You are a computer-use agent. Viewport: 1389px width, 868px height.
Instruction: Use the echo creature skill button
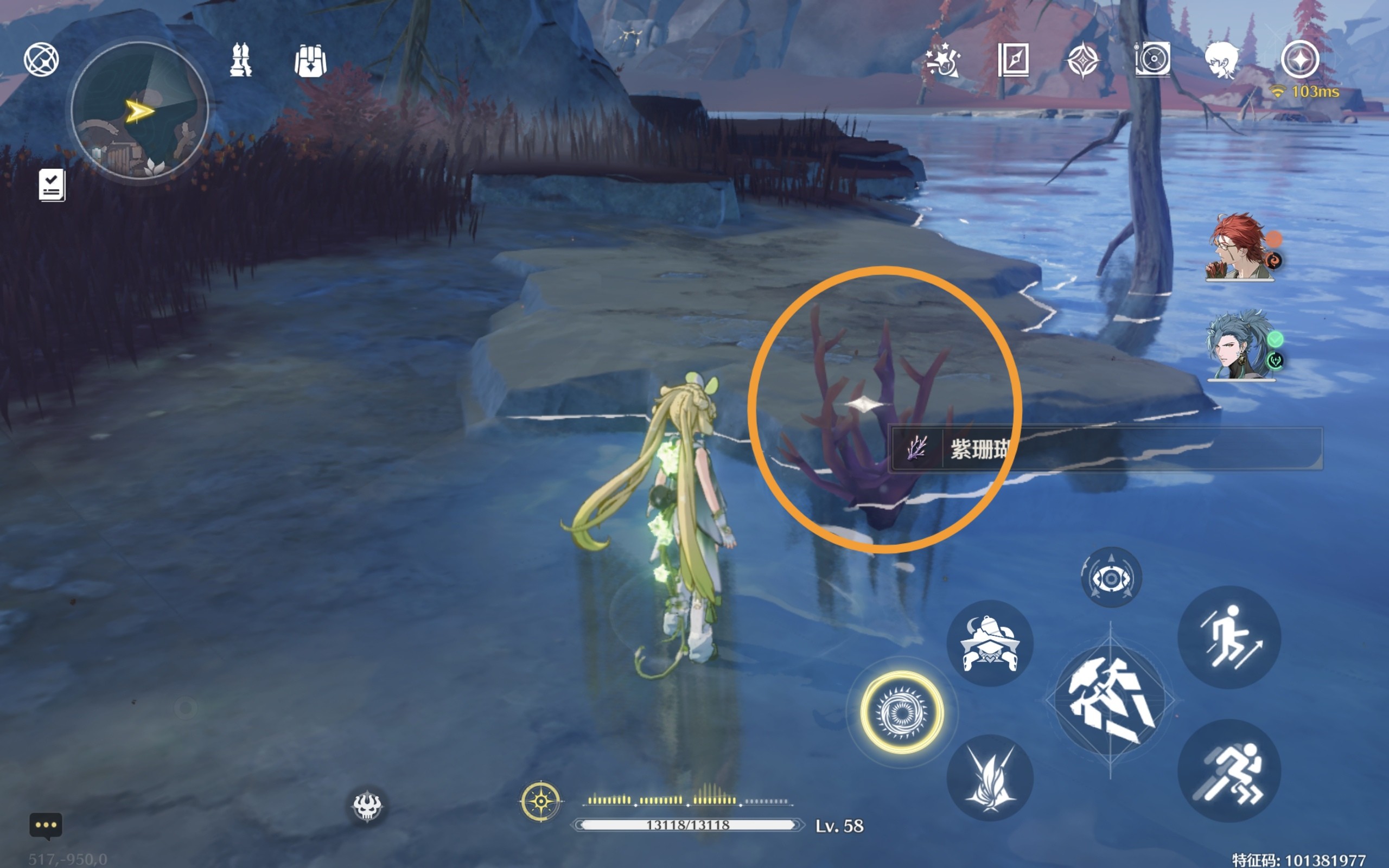tap(990, 643)
